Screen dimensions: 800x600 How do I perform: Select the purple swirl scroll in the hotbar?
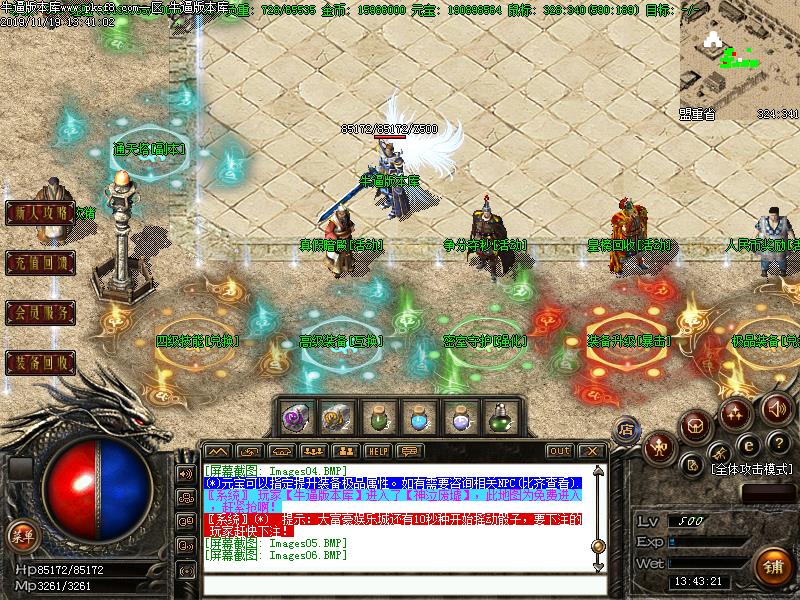click(296, 418)
